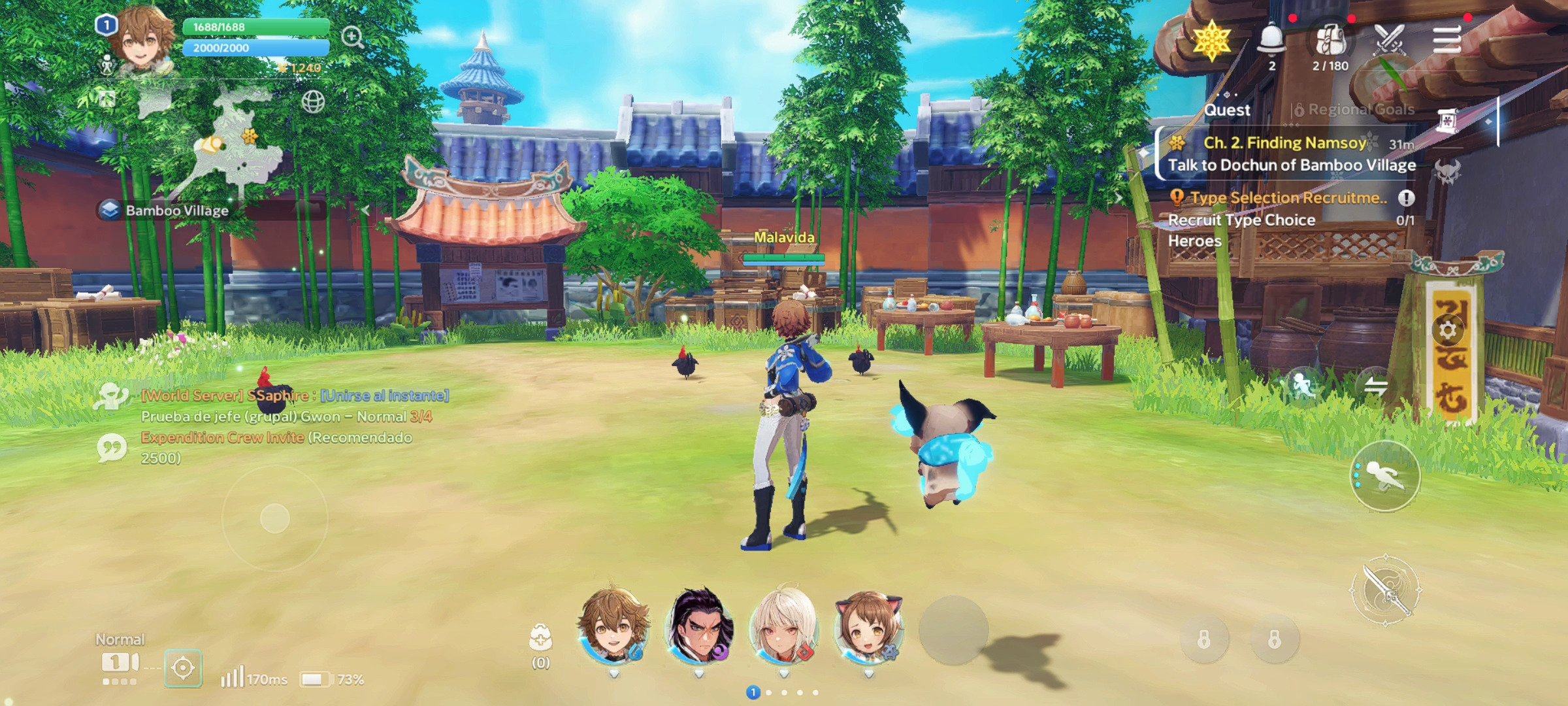Open the golden flower event icon
Viewport: 1568px width, 706px height.
coord(1212,41)
